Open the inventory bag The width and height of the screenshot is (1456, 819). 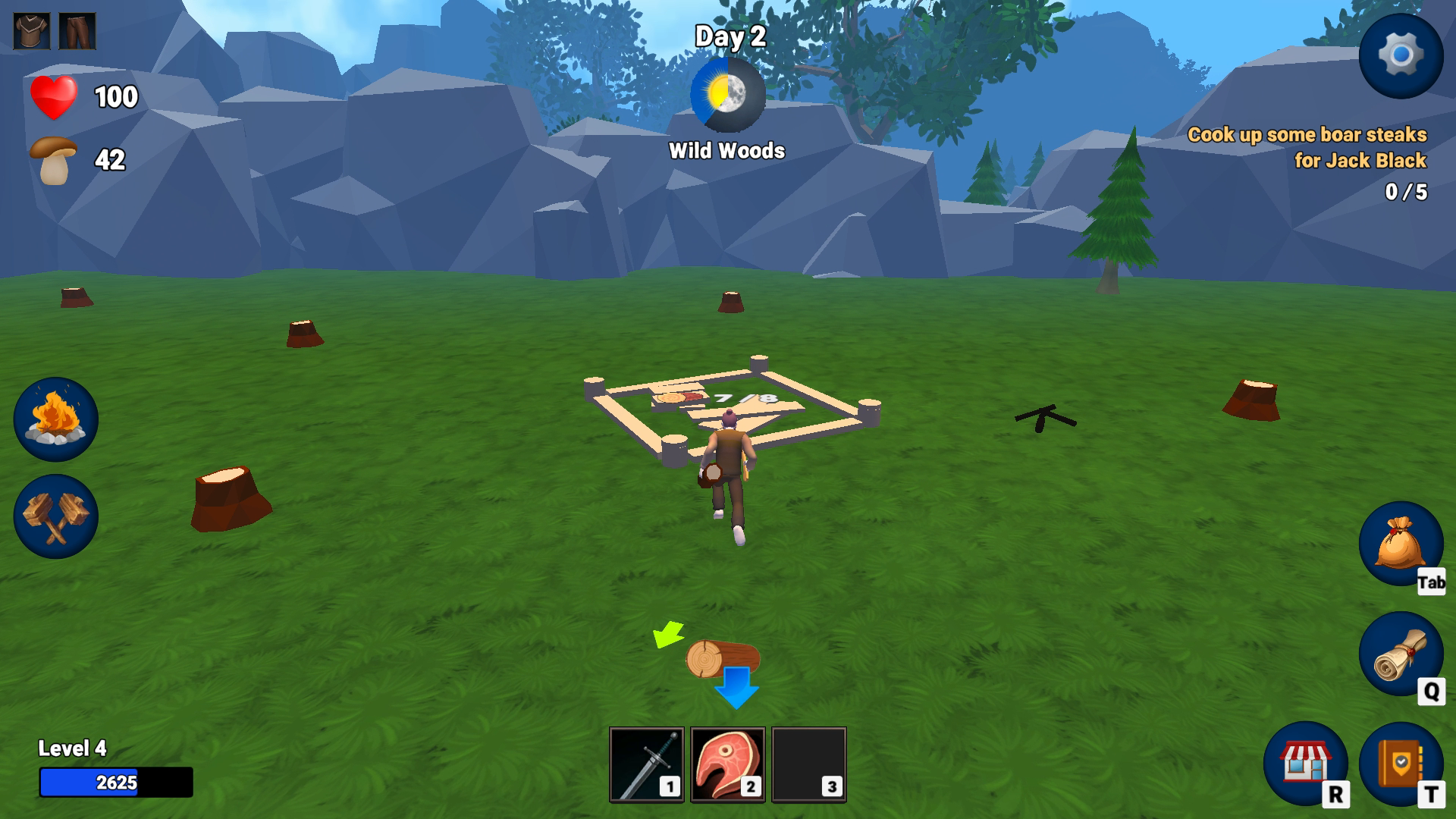pos(1400,544)
